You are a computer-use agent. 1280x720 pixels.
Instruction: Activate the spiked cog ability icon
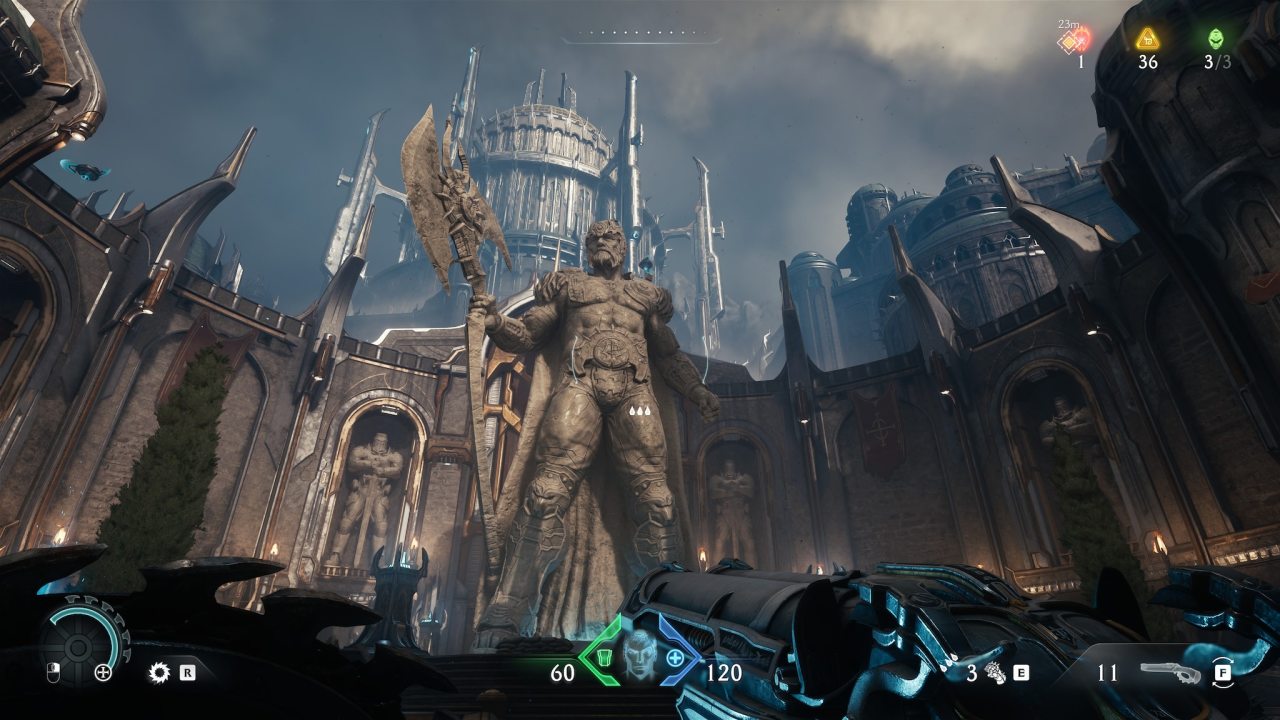pos(158,673)
